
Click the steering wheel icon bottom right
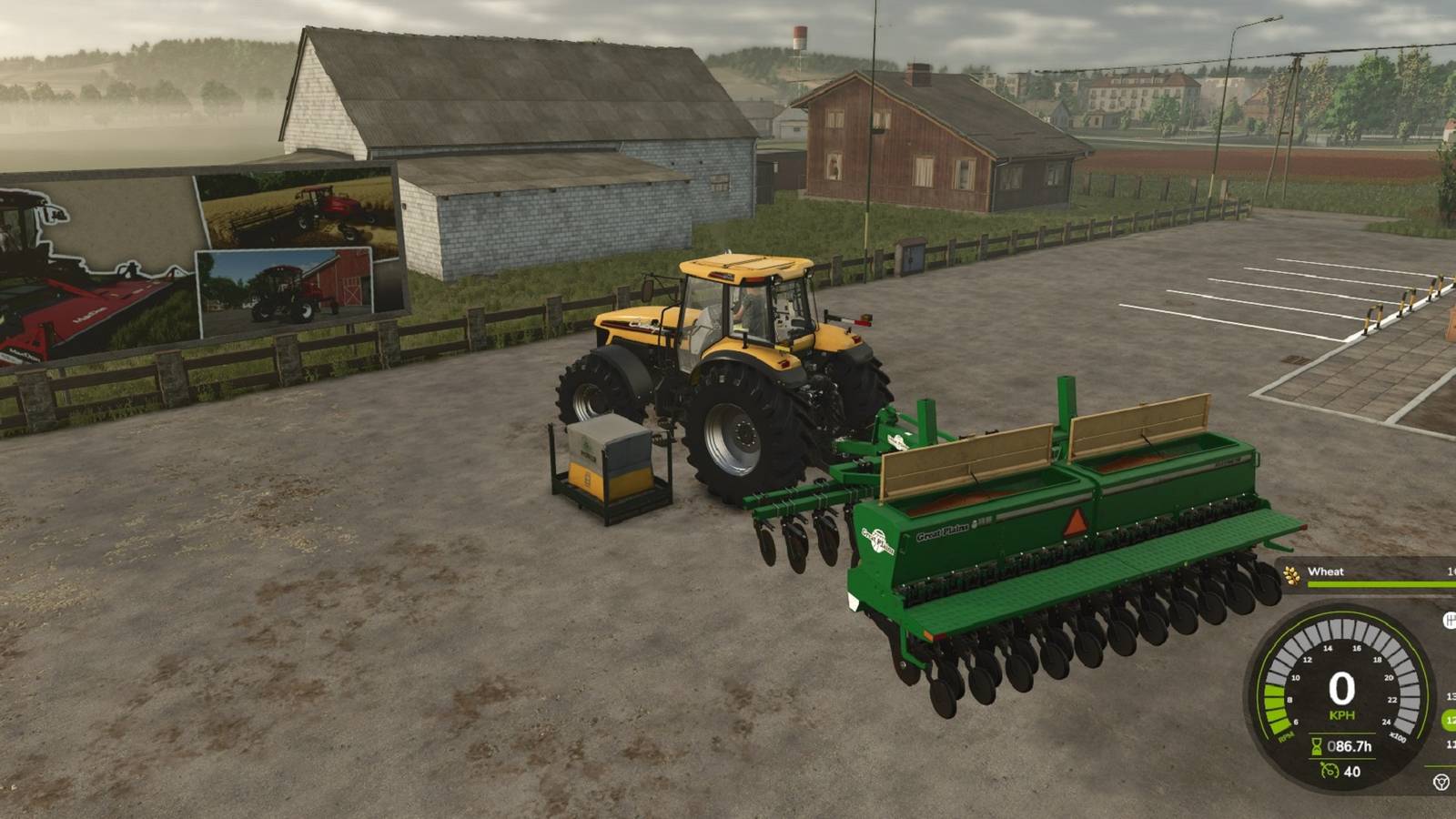click(x=1441, y=781)
